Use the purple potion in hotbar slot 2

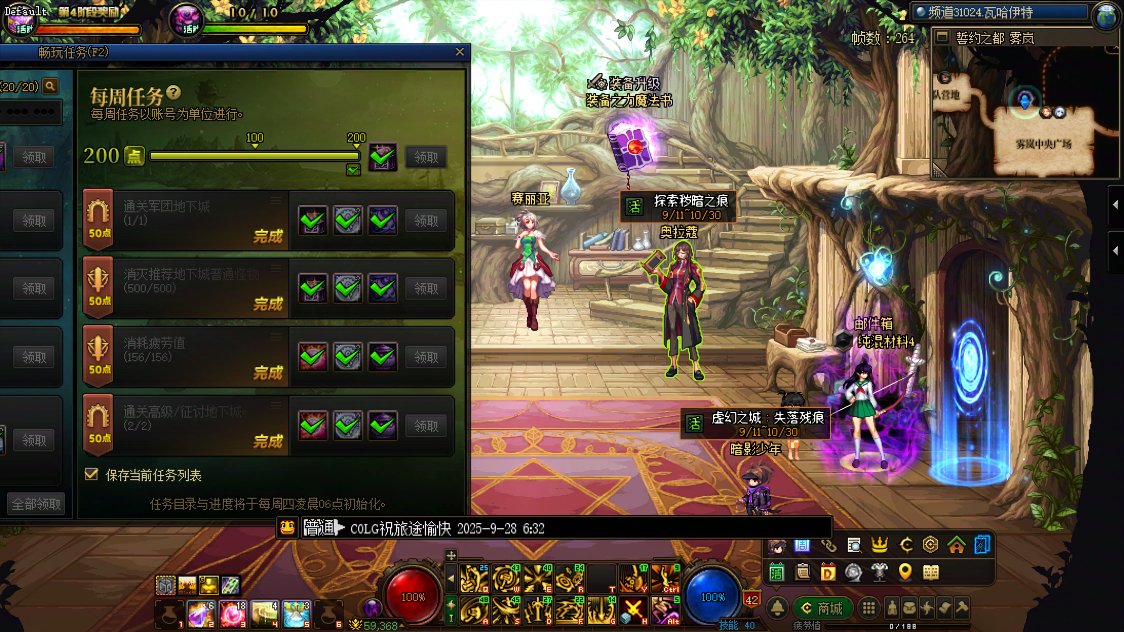point(200,613)
